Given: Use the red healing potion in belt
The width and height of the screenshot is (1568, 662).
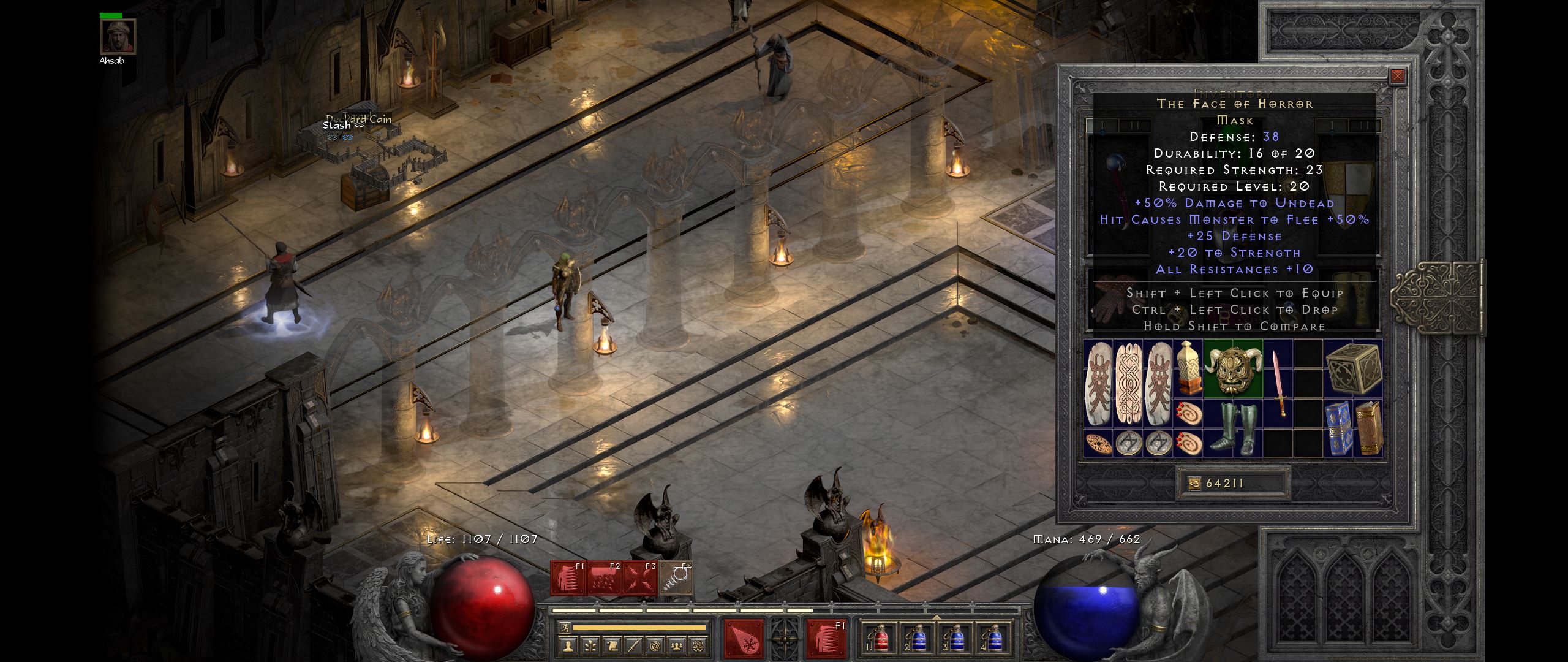Looking at the screenshot, I should tap(880, 640).
